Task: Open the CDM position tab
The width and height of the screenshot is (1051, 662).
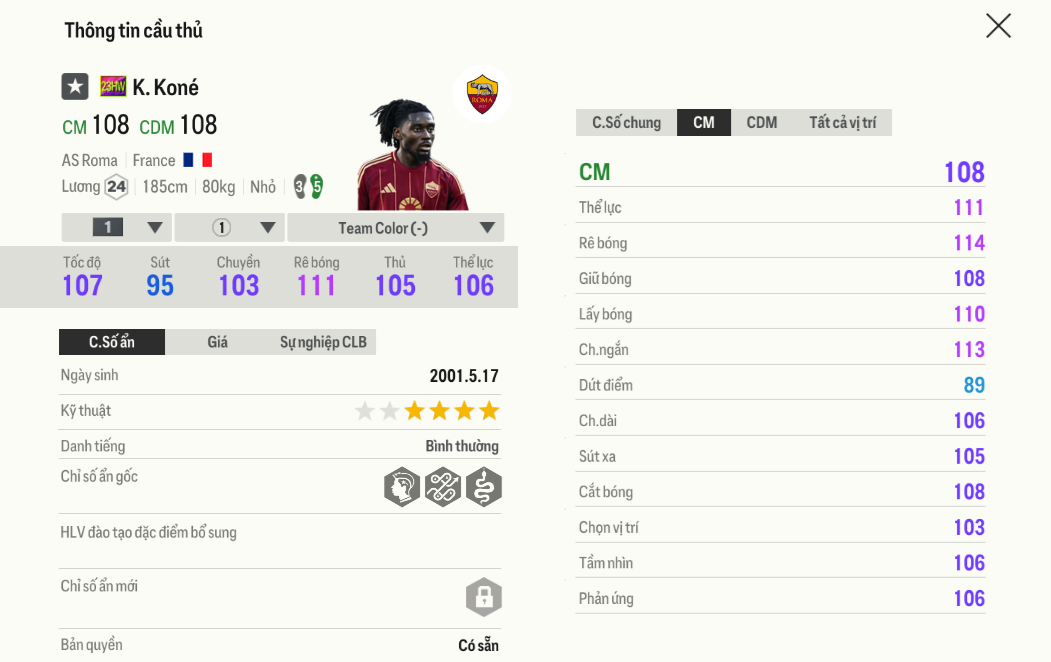Action: tap(761, 122)
